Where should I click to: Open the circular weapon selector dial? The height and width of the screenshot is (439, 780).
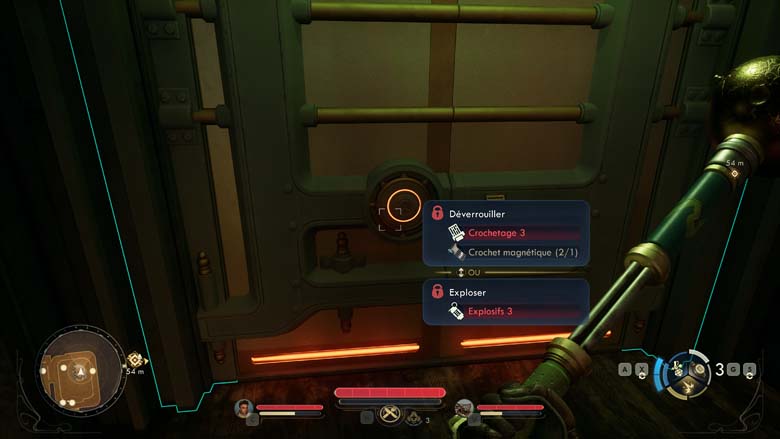click(690, 370)
